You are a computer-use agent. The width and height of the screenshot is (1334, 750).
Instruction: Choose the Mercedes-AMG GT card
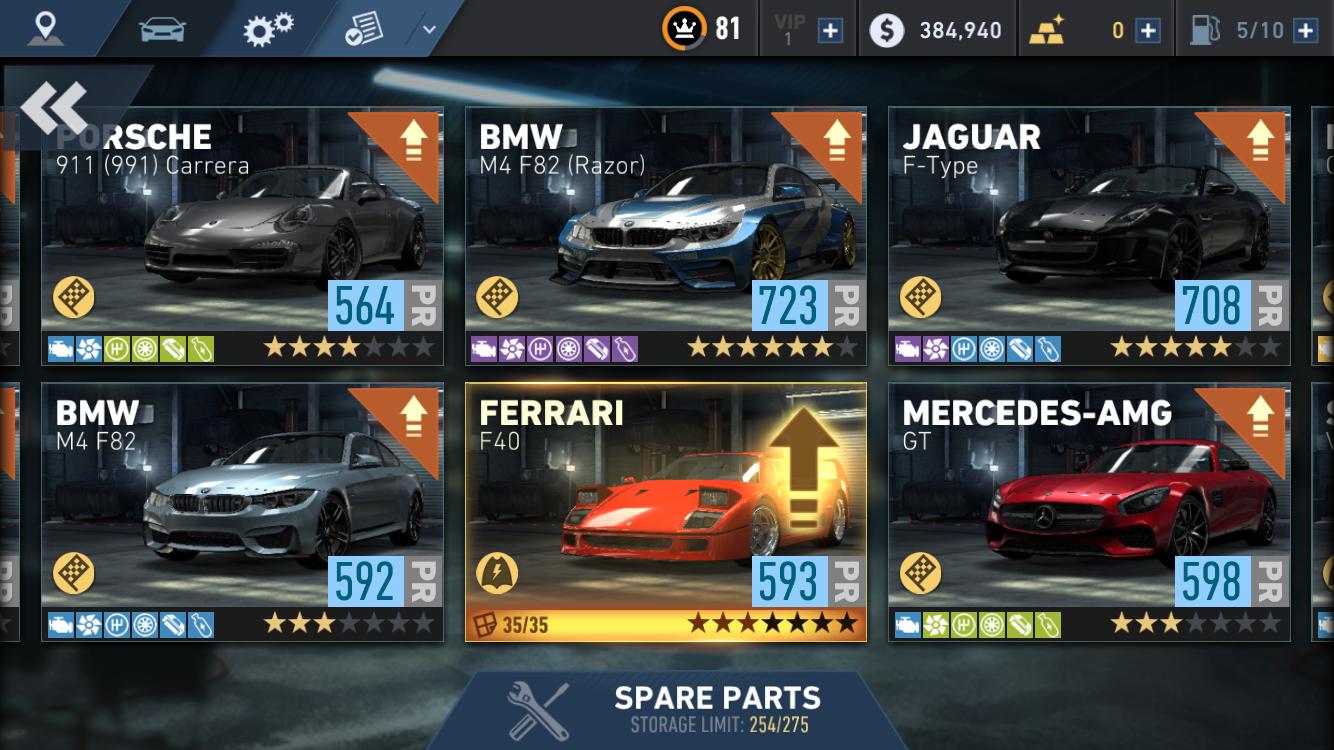pos(1088,511)
